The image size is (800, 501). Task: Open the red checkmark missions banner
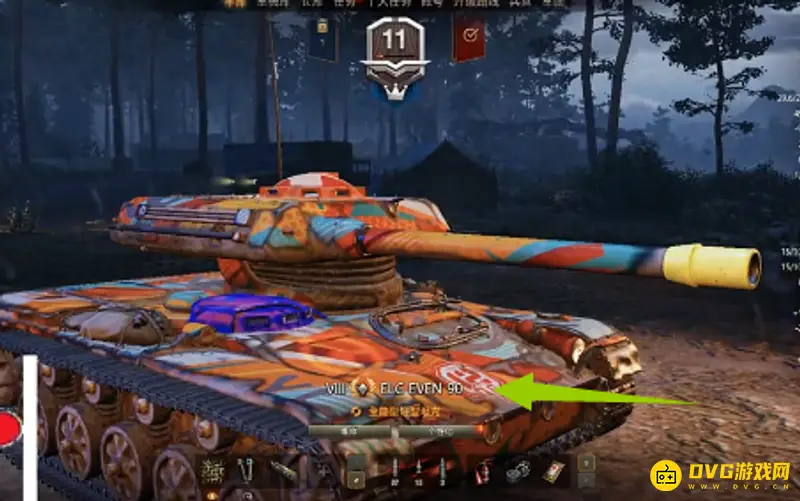tap(468, 41)
